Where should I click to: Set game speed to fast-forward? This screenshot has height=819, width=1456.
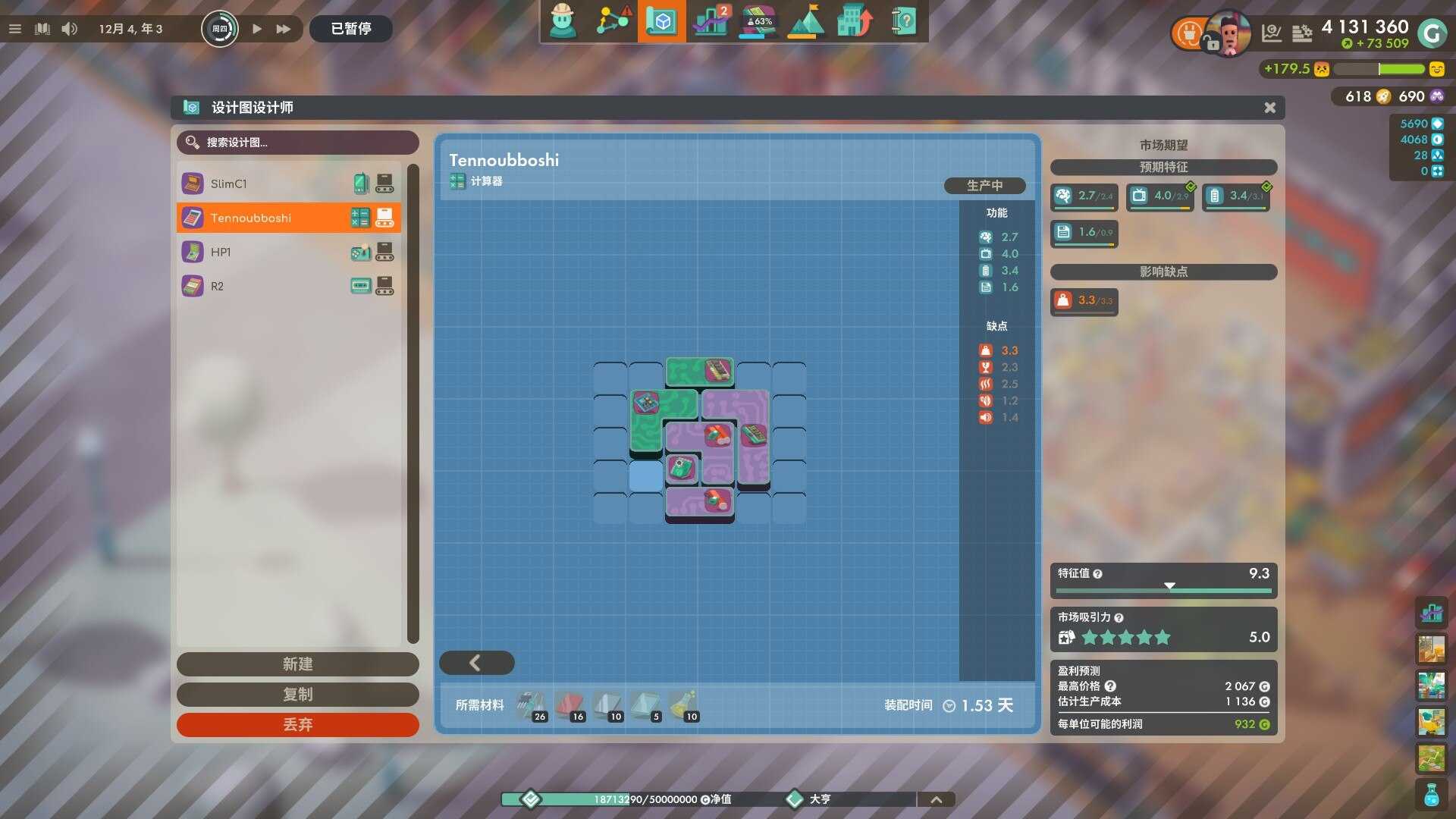click(x=284, y=29)
